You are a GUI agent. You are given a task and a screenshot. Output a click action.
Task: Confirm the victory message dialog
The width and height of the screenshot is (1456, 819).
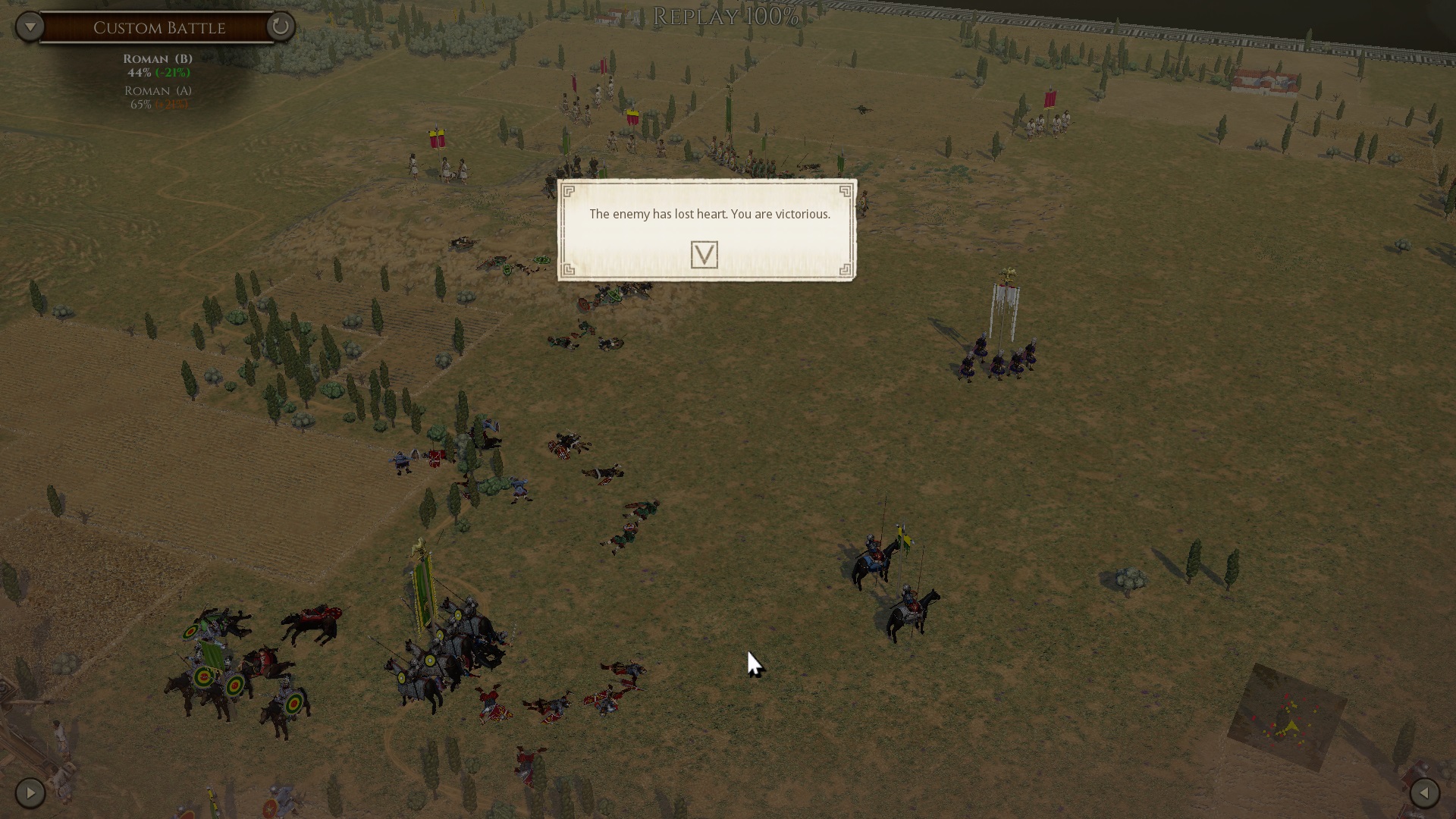point(704,255)
